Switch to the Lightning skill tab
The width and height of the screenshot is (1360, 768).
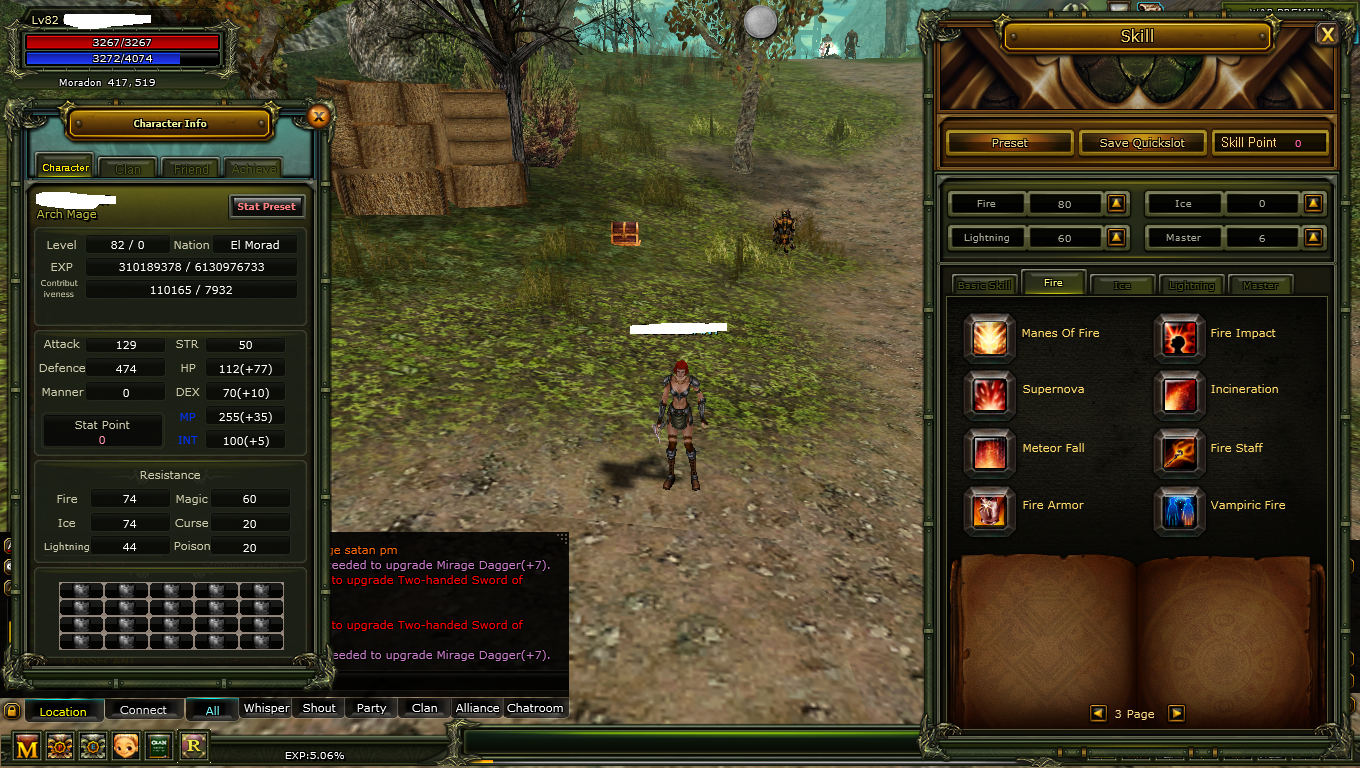pyautogui.click(x=1191, y=284)
